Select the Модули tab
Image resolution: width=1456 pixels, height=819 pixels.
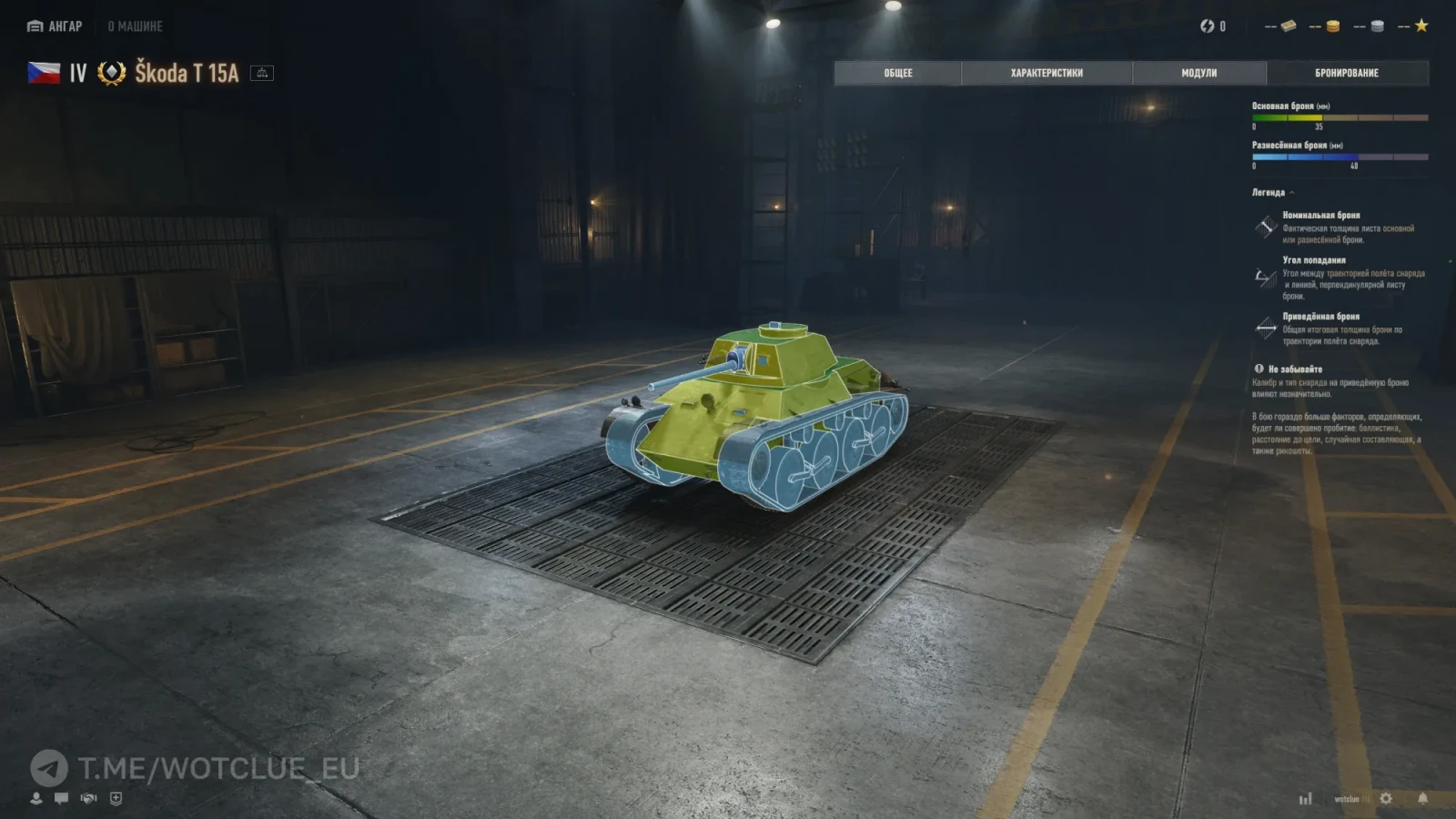(x=1198, y=73)
